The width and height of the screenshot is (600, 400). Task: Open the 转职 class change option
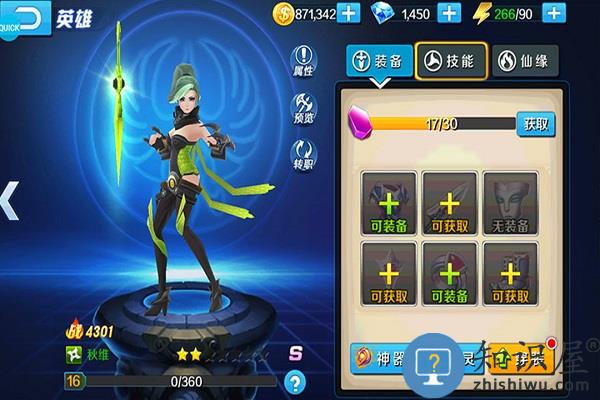pos(304,154)
